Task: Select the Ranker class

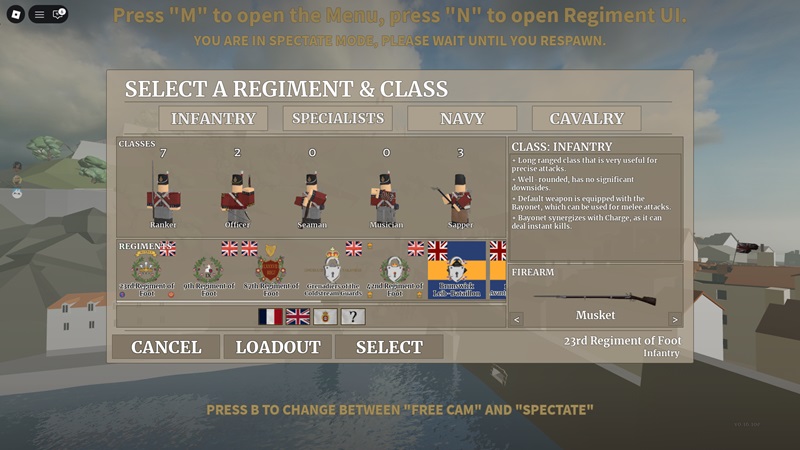Action: [163, 195]
